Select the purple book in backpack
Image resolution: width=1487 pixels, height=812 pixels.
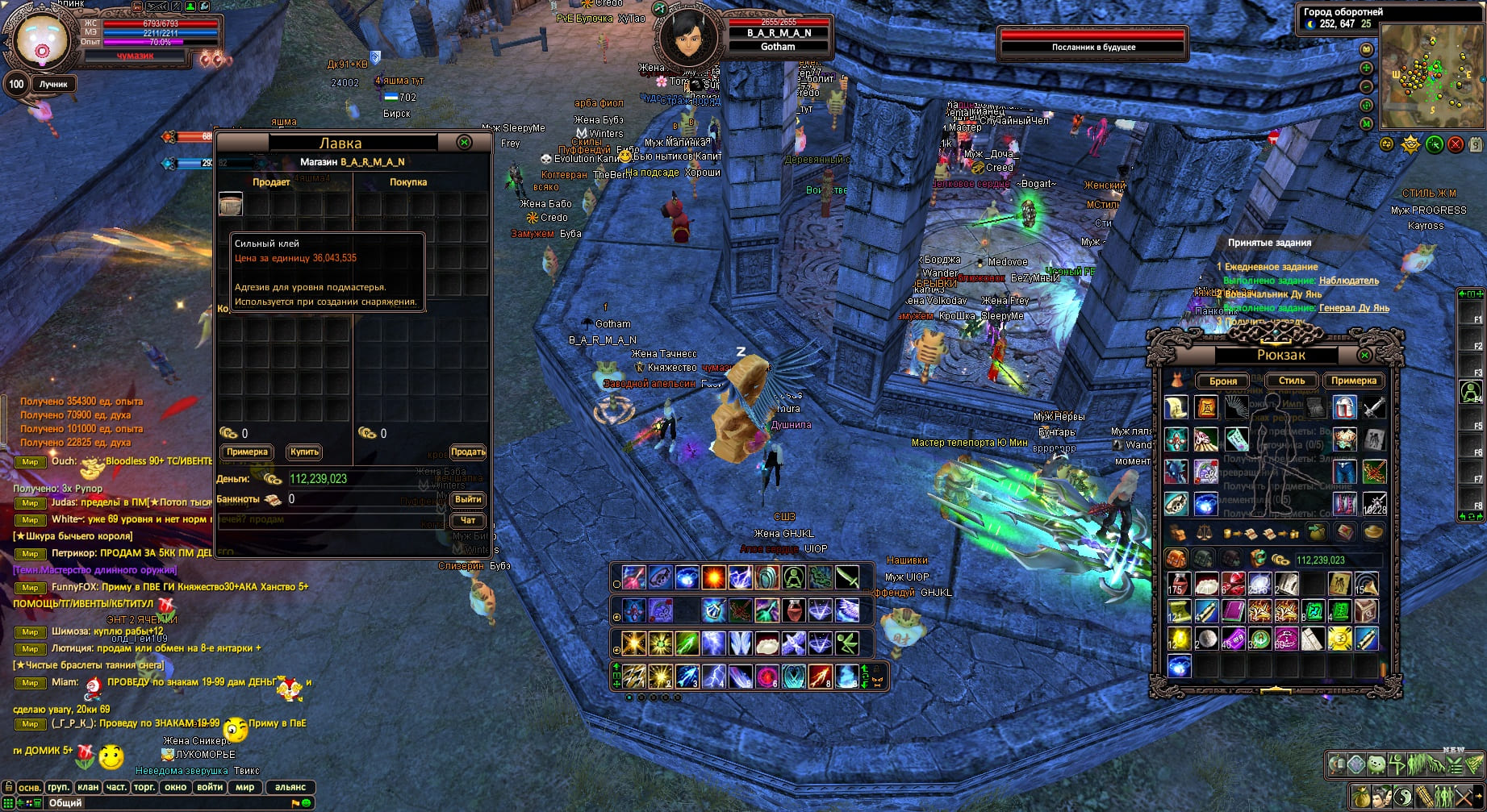click(x=1232, y=611)
